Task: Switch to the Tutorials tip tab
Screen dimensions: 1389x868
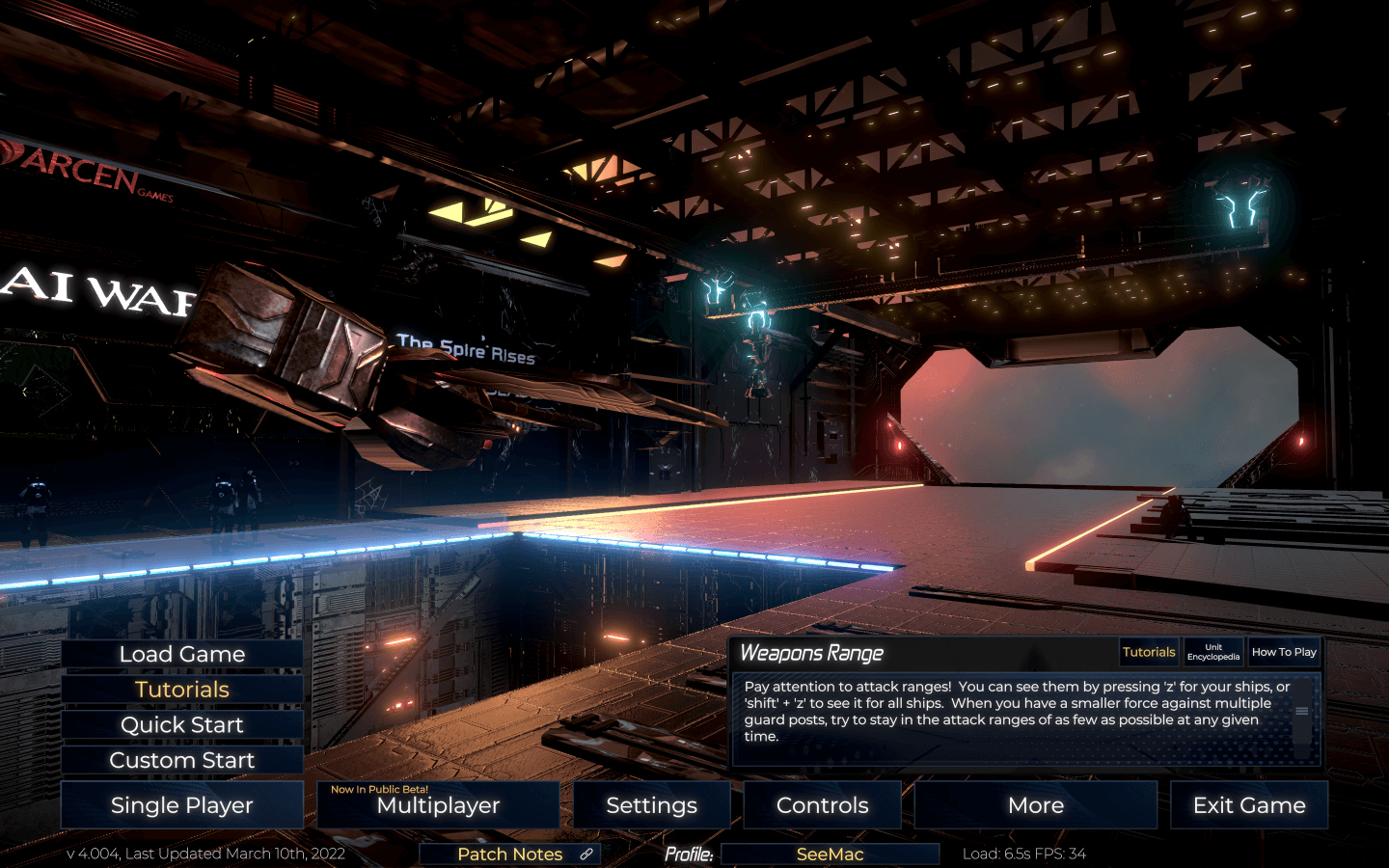Action: point(1149,653)
